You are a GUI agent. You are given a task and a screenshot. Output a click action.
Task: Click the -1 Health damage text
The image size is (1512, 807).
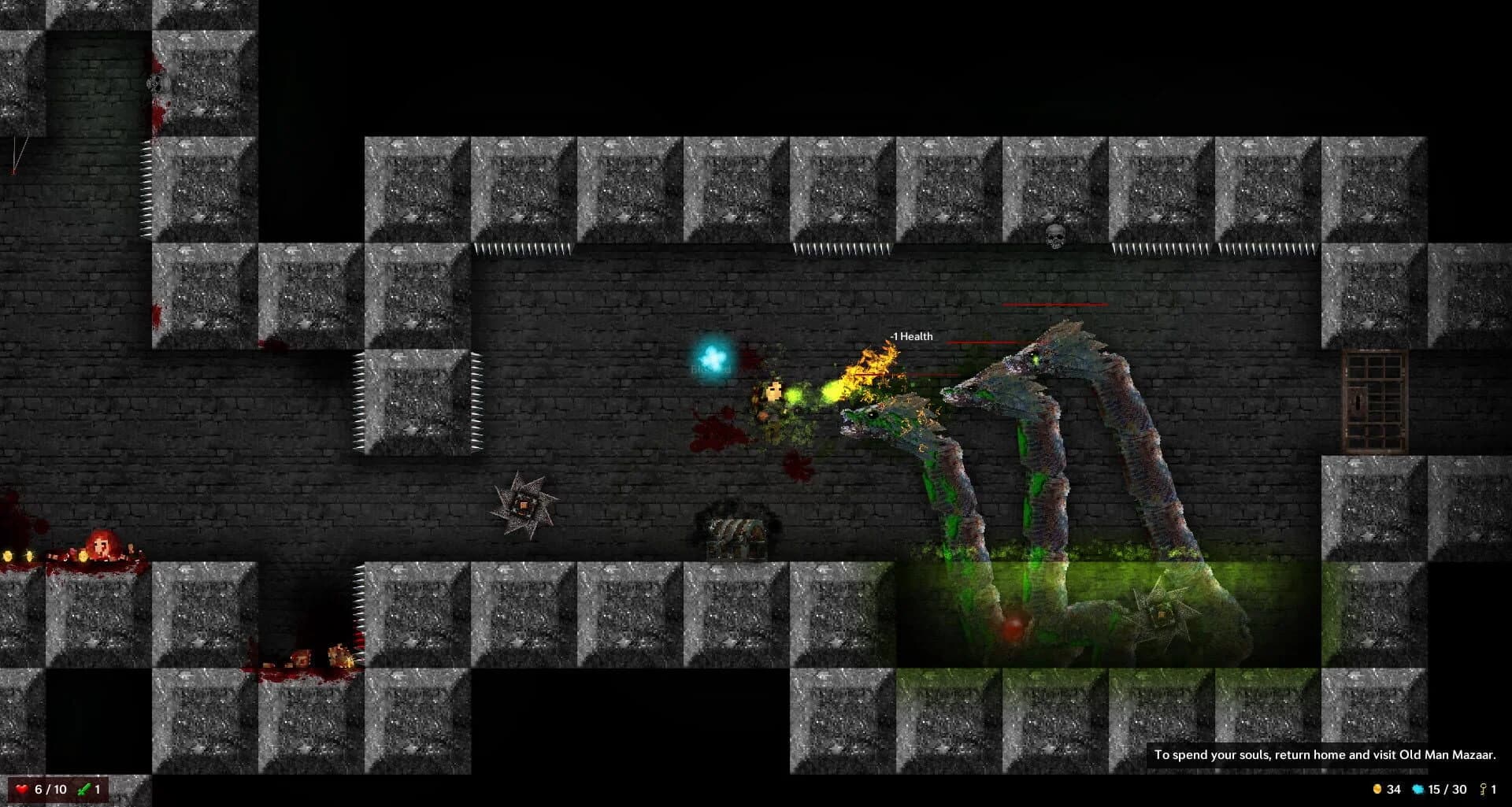click(x=912, y=336)
